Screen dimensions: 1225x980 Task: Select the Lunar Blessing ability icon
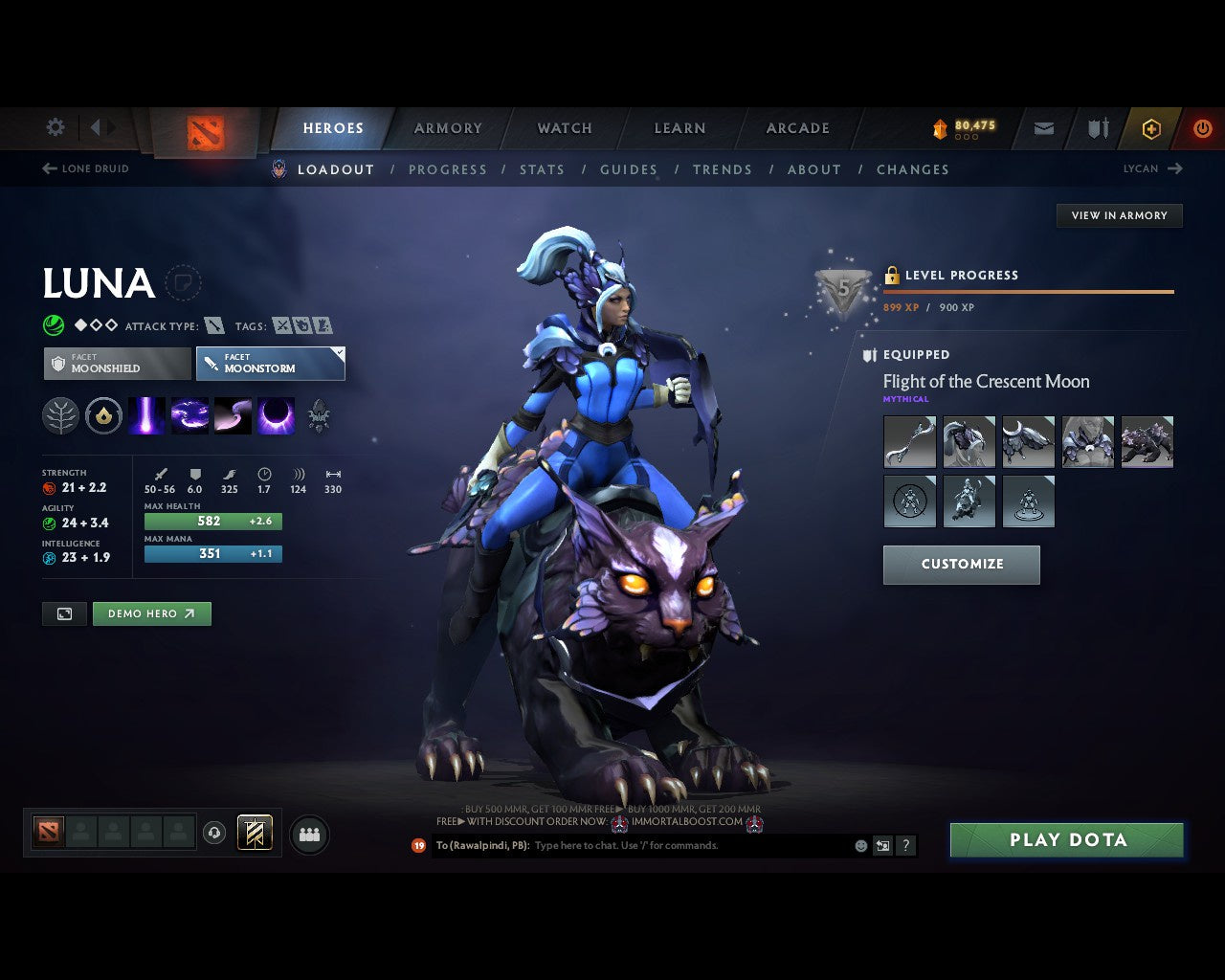click(x=233, y=414)
